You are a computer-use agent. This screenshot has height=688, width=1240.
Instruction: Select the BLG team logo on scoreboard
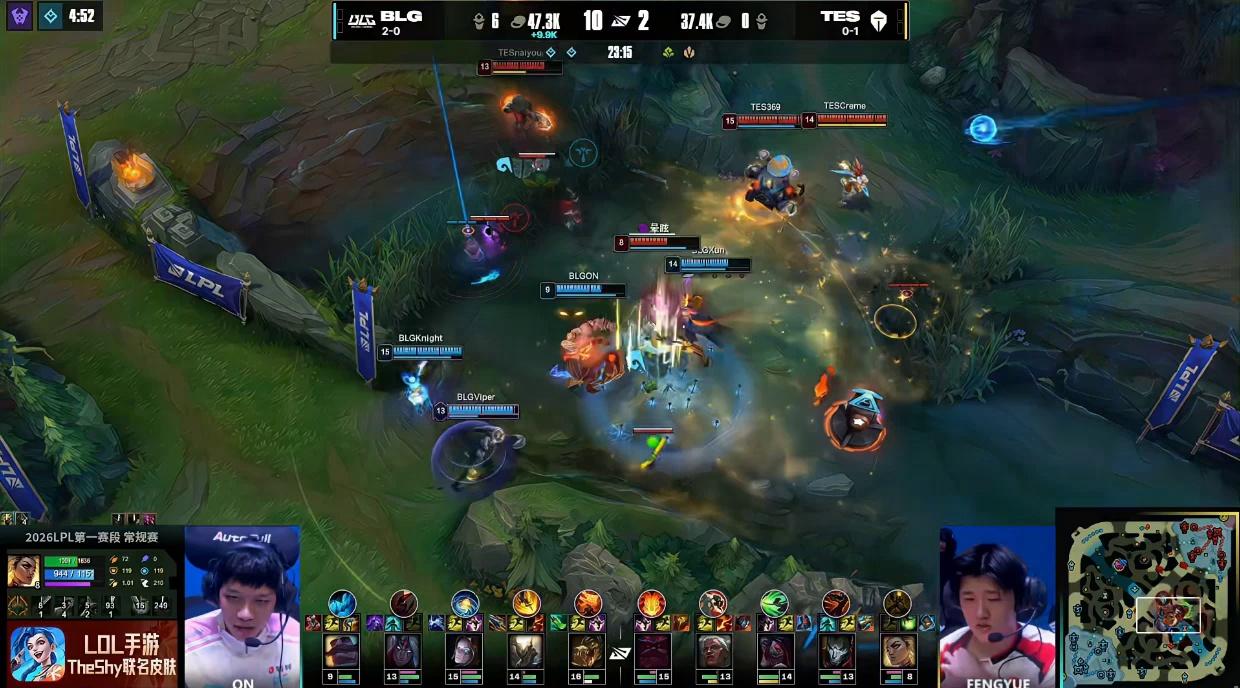pos(357,19)
